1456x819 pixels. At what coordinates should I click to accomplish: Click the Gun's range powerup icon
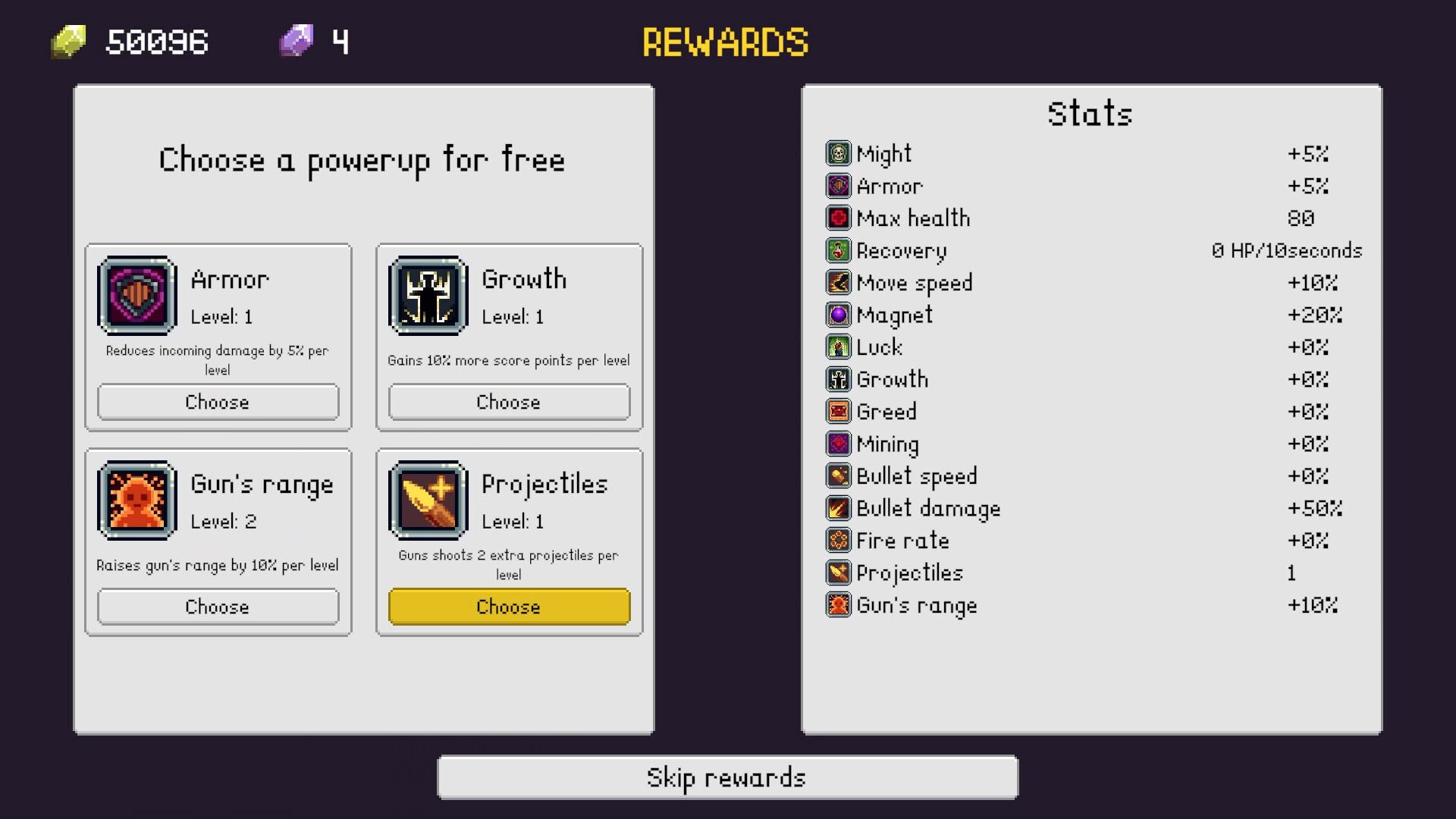coord(137,501)
